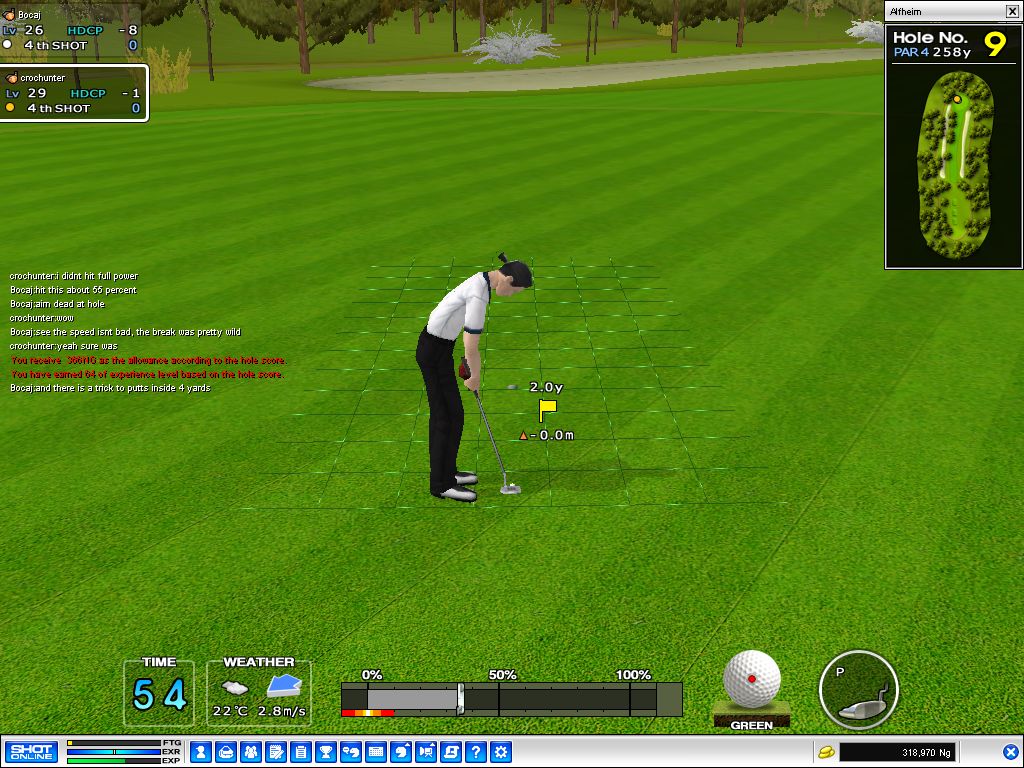The image size is (1024, 768).
Task: Open the notepad with pencil icon
Action: point(276,752)
